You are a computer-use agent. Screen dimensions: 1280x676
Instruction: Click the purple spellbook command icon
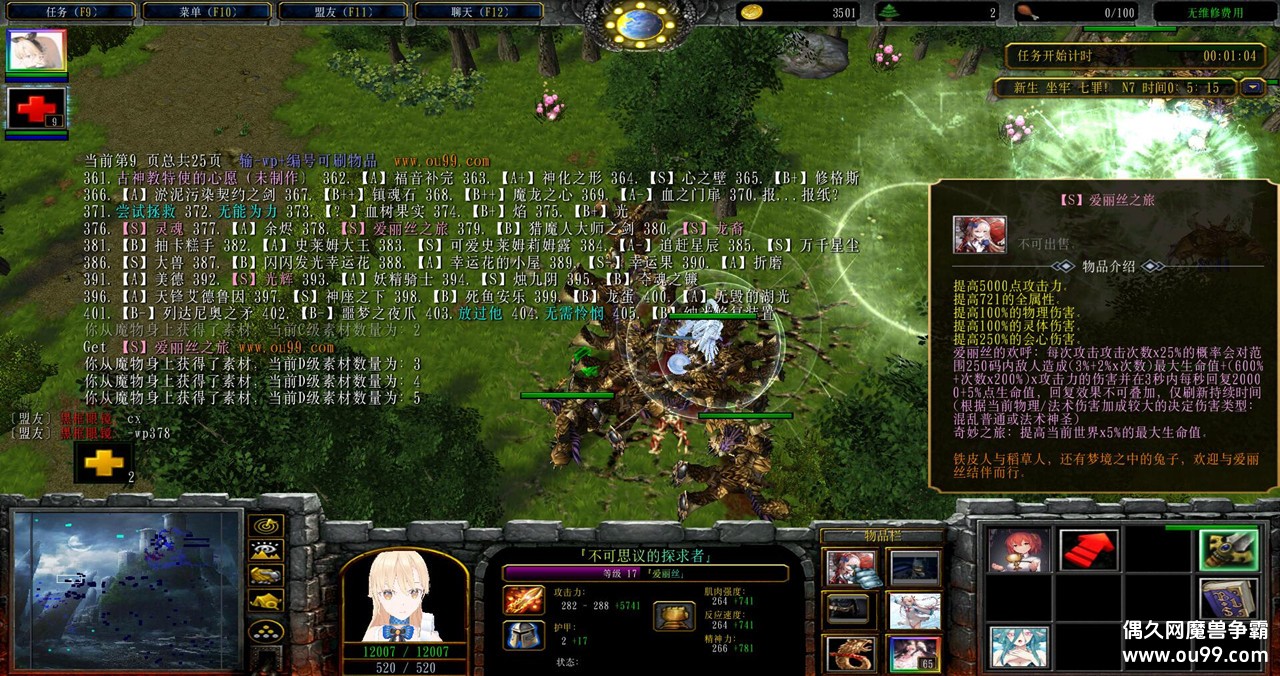tap(1229, 598)
